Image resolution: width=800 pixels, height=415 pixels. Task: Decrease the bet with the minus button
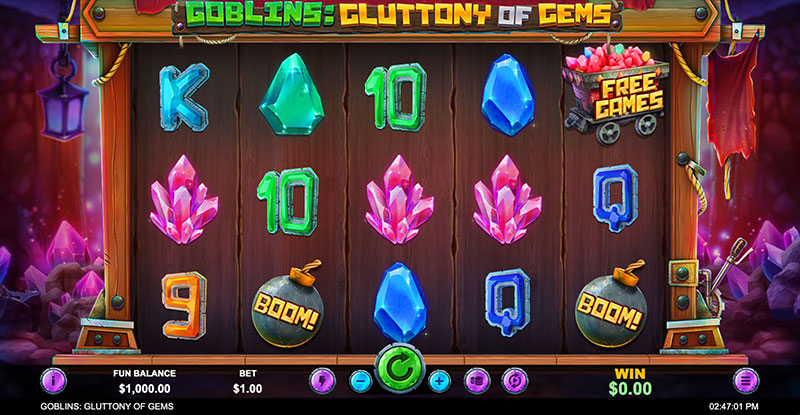(361, 380)
